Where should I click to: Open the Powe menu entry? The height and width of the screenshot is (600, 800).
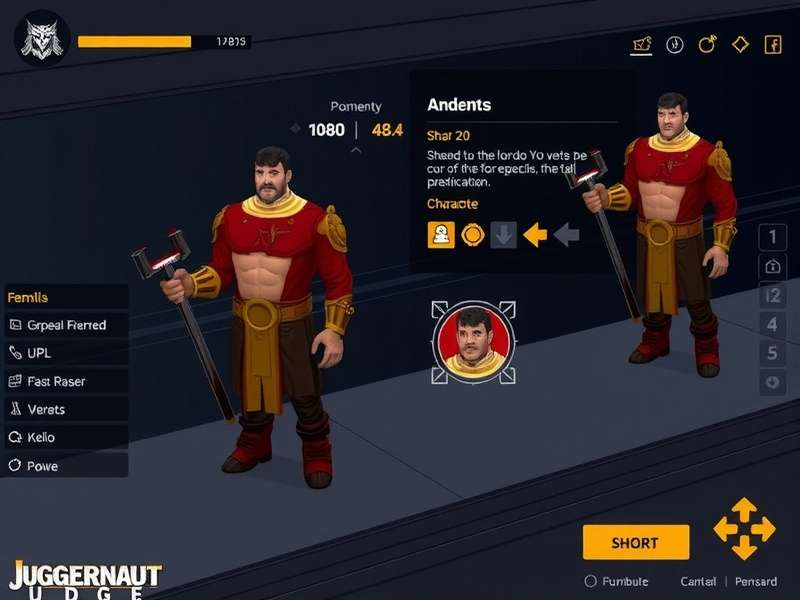66,465
